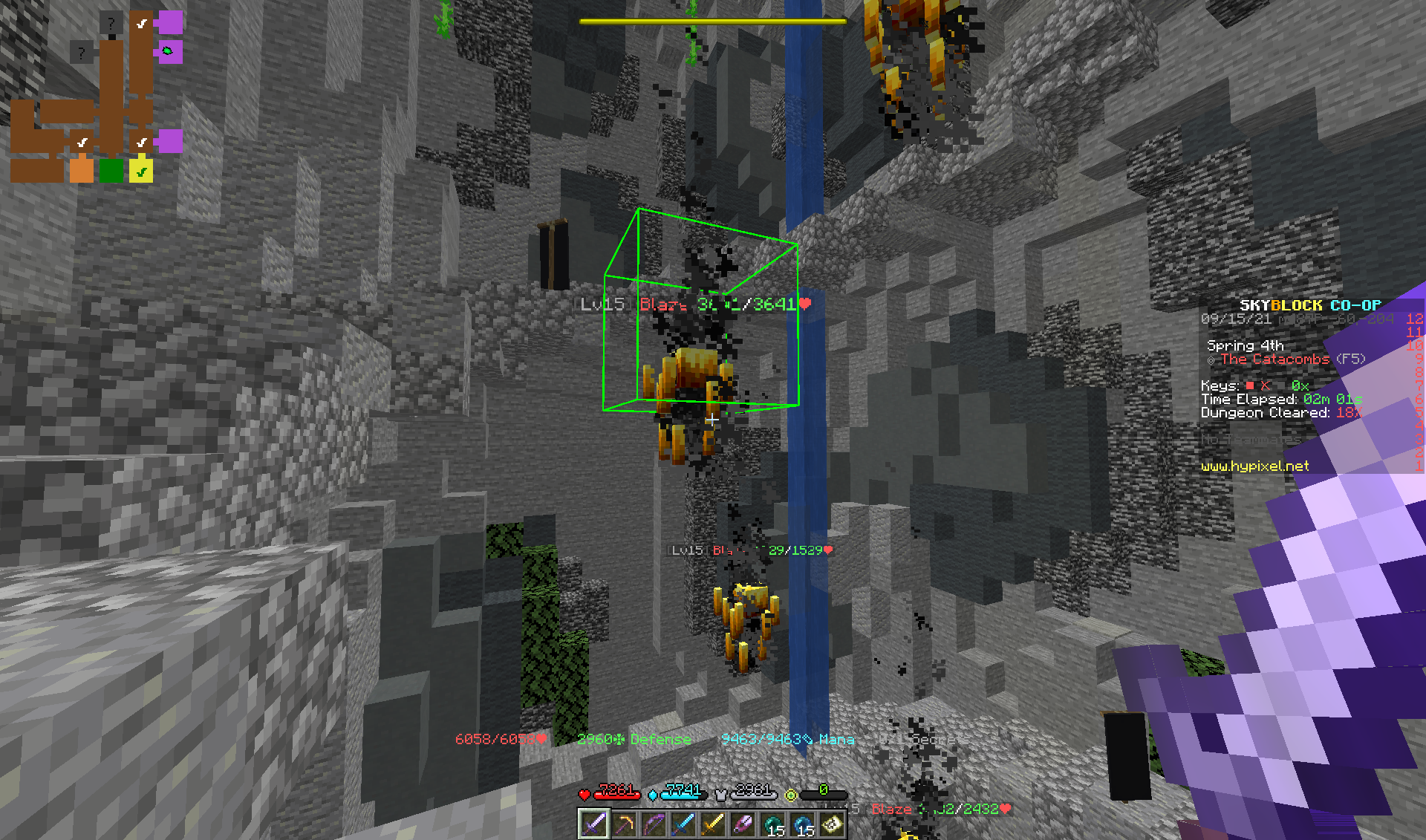Image resolution: width=1426 pixels, height=840 pixels.
Task: Equip the purple bow from the hotbar
Action: 653,824
